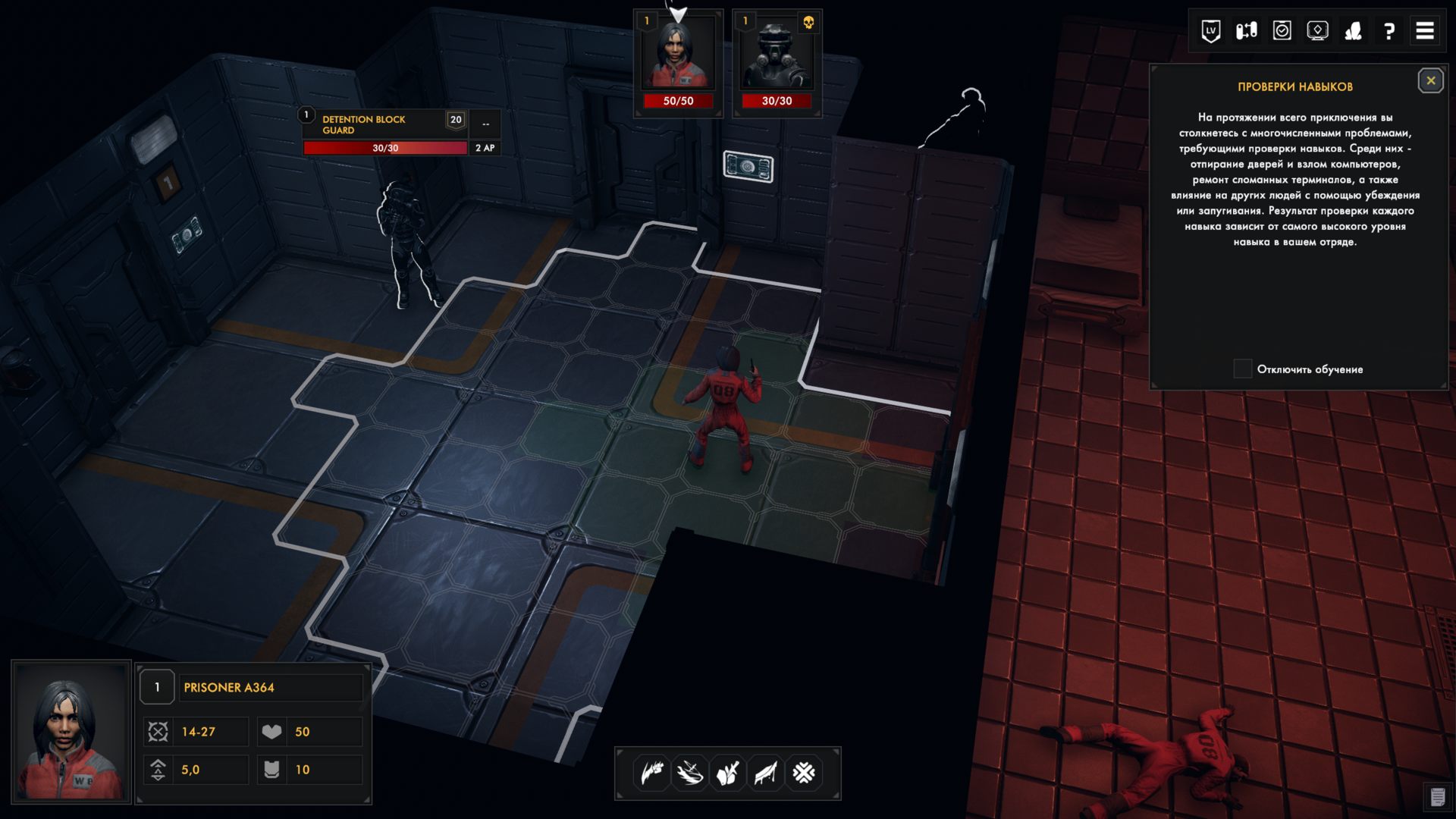Select the dodge ability in the hotbar
1456x819 pixels.
[689, 772]
